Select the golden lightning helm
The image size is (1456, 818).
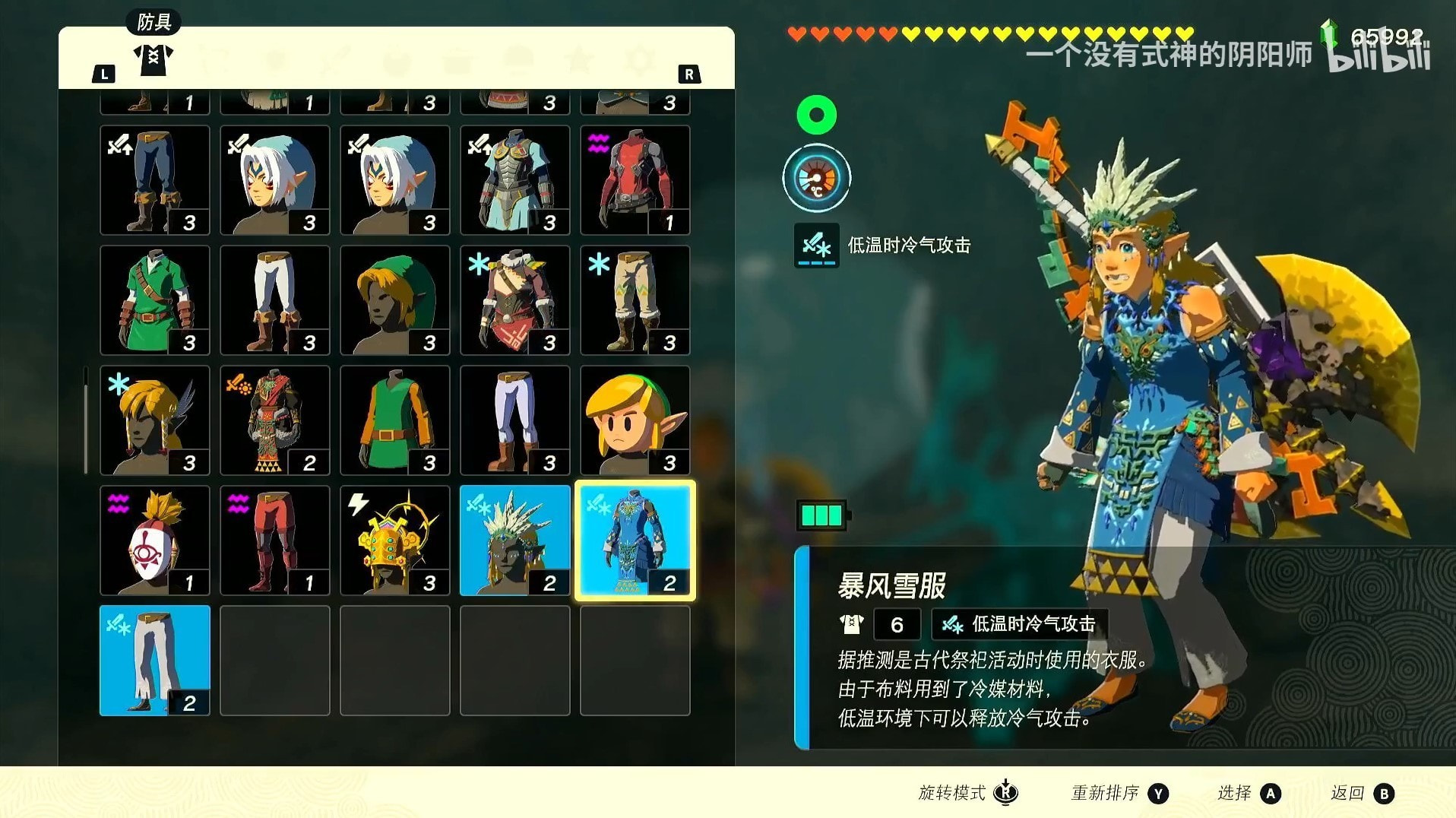pos(394,541)
